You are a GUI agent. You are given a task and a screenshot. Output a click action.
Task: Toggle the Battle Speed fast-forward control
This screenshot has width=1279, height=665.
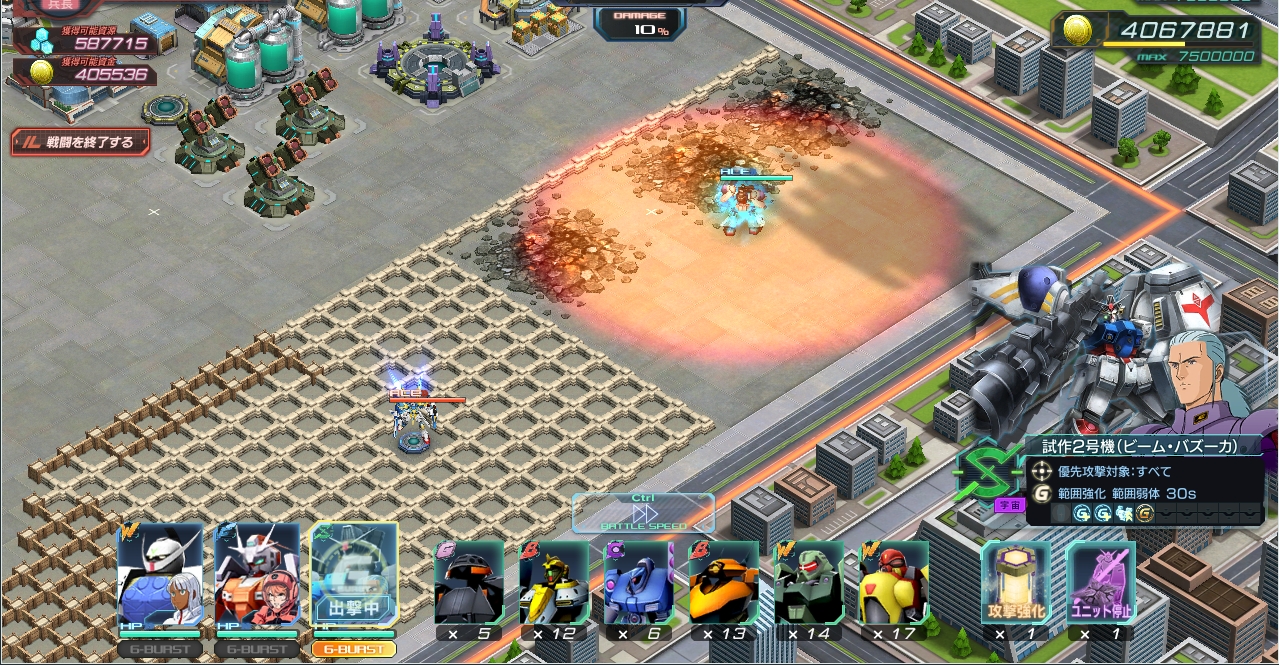[x=643, y=512]
